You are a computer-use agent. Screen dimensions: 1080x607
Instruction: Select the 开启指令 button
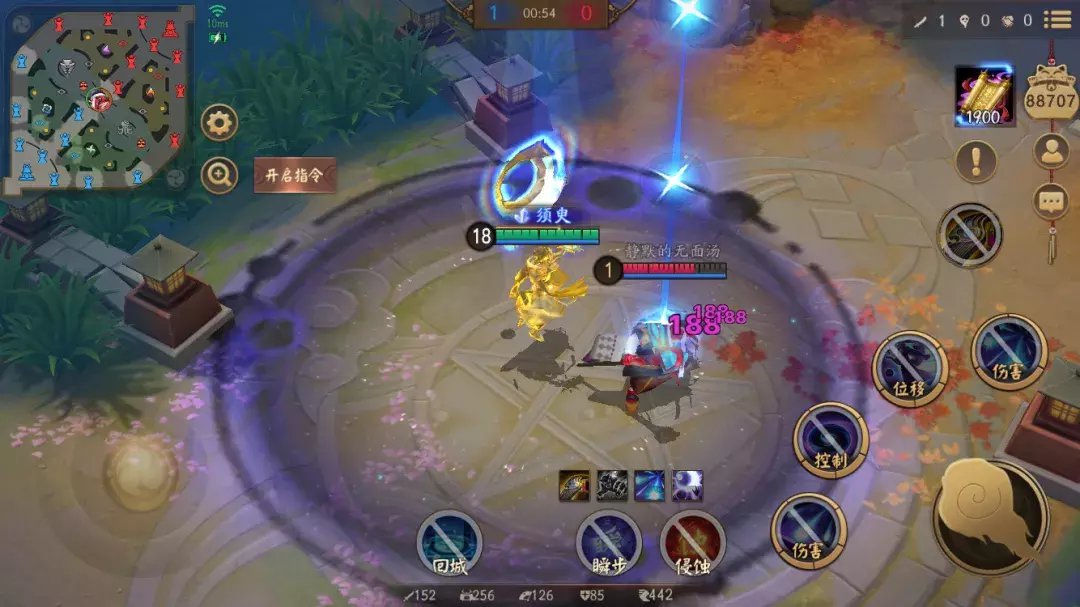click(x=294, y=175)
